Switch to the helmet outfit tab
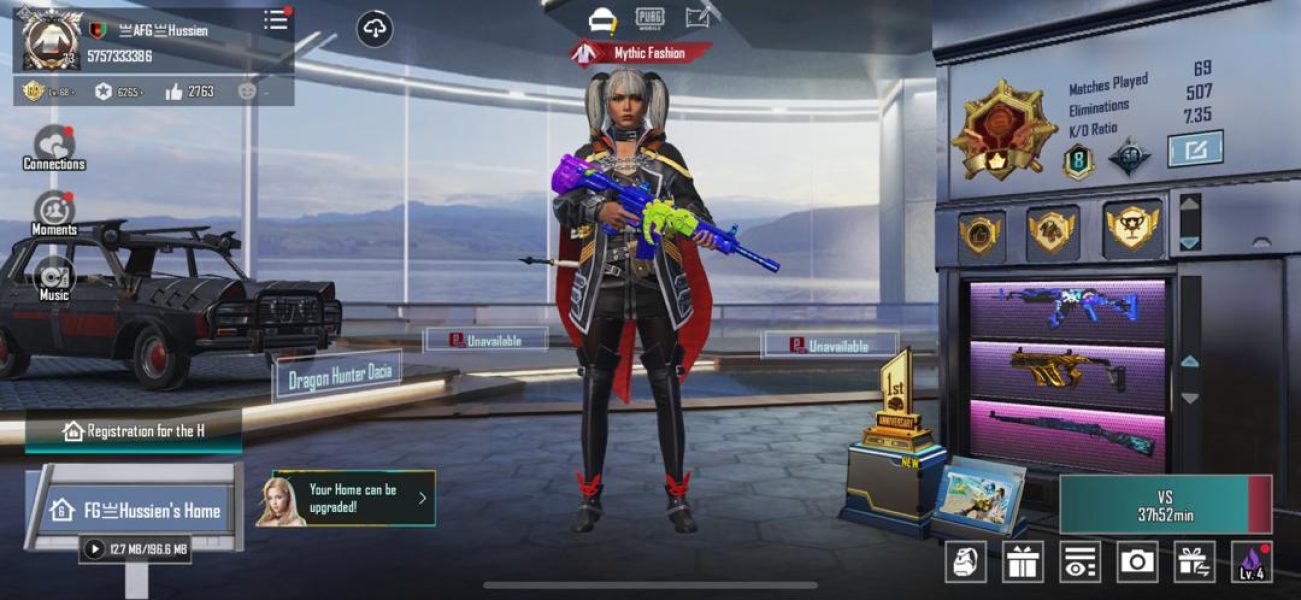This screenshot has width=1301, height=600. click(x=602, y=19)
